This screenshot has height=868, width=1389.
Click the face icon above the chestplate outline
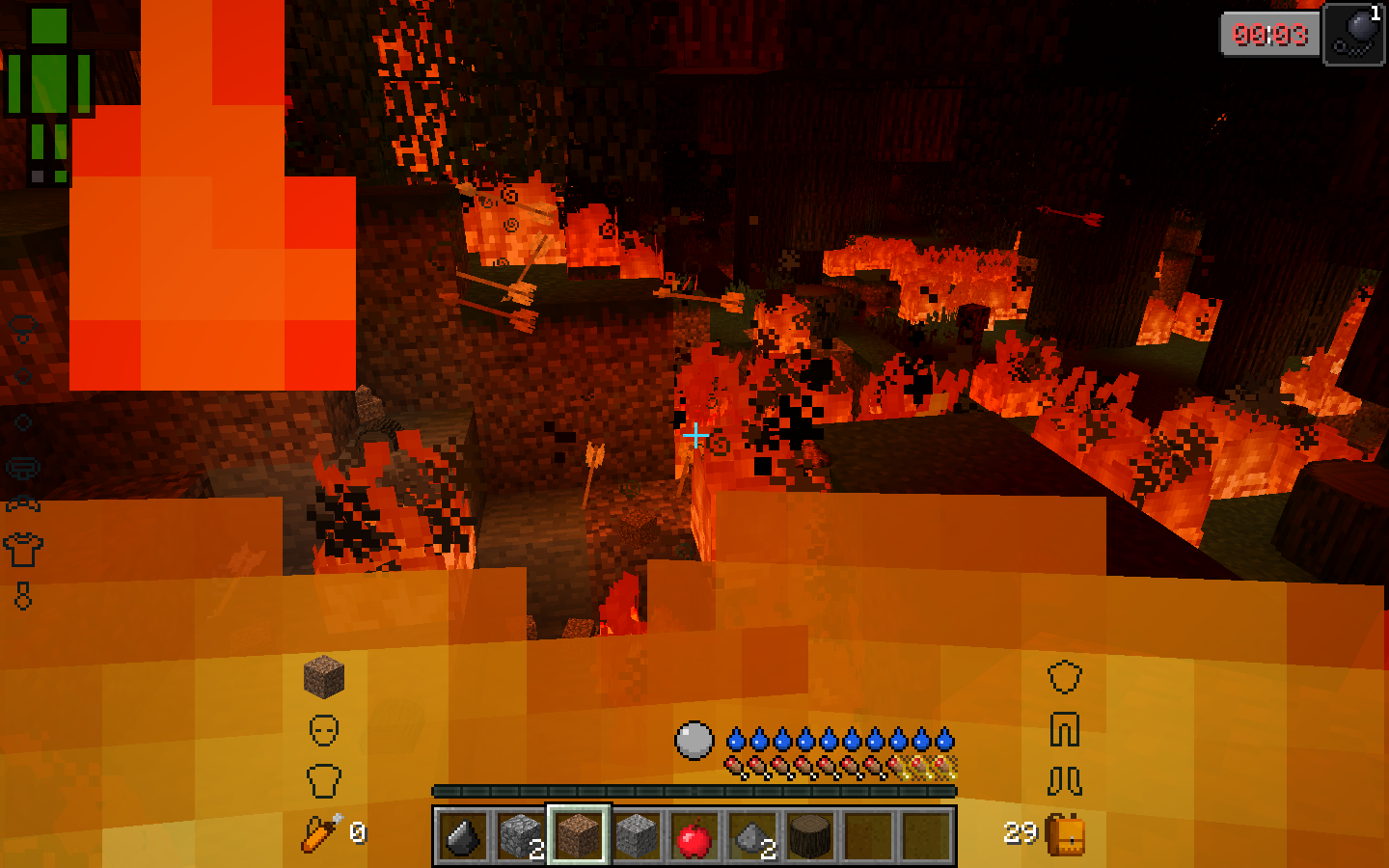click(322, 730)
